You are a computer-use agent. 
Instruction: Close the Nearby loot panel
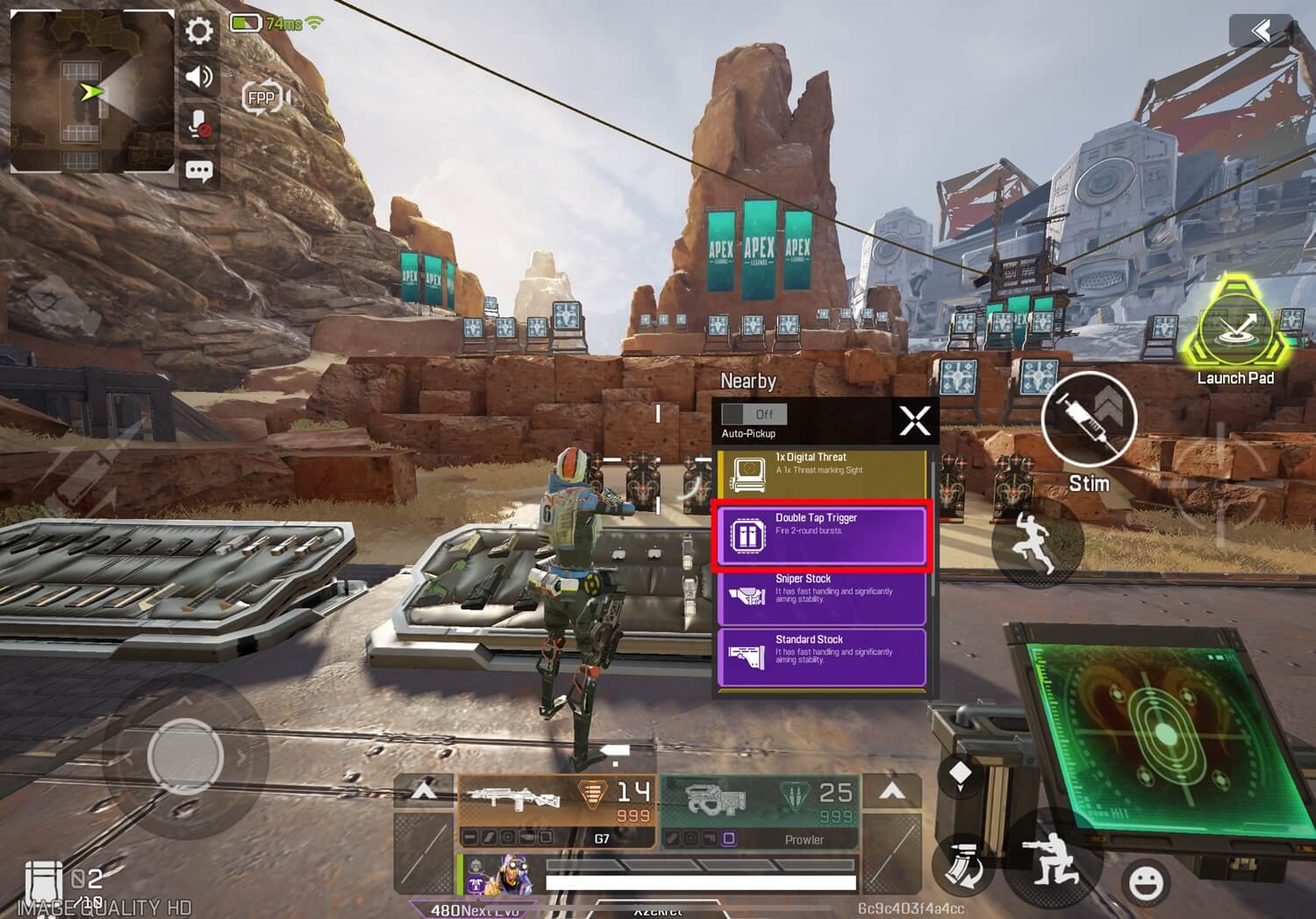click(914, 421)
